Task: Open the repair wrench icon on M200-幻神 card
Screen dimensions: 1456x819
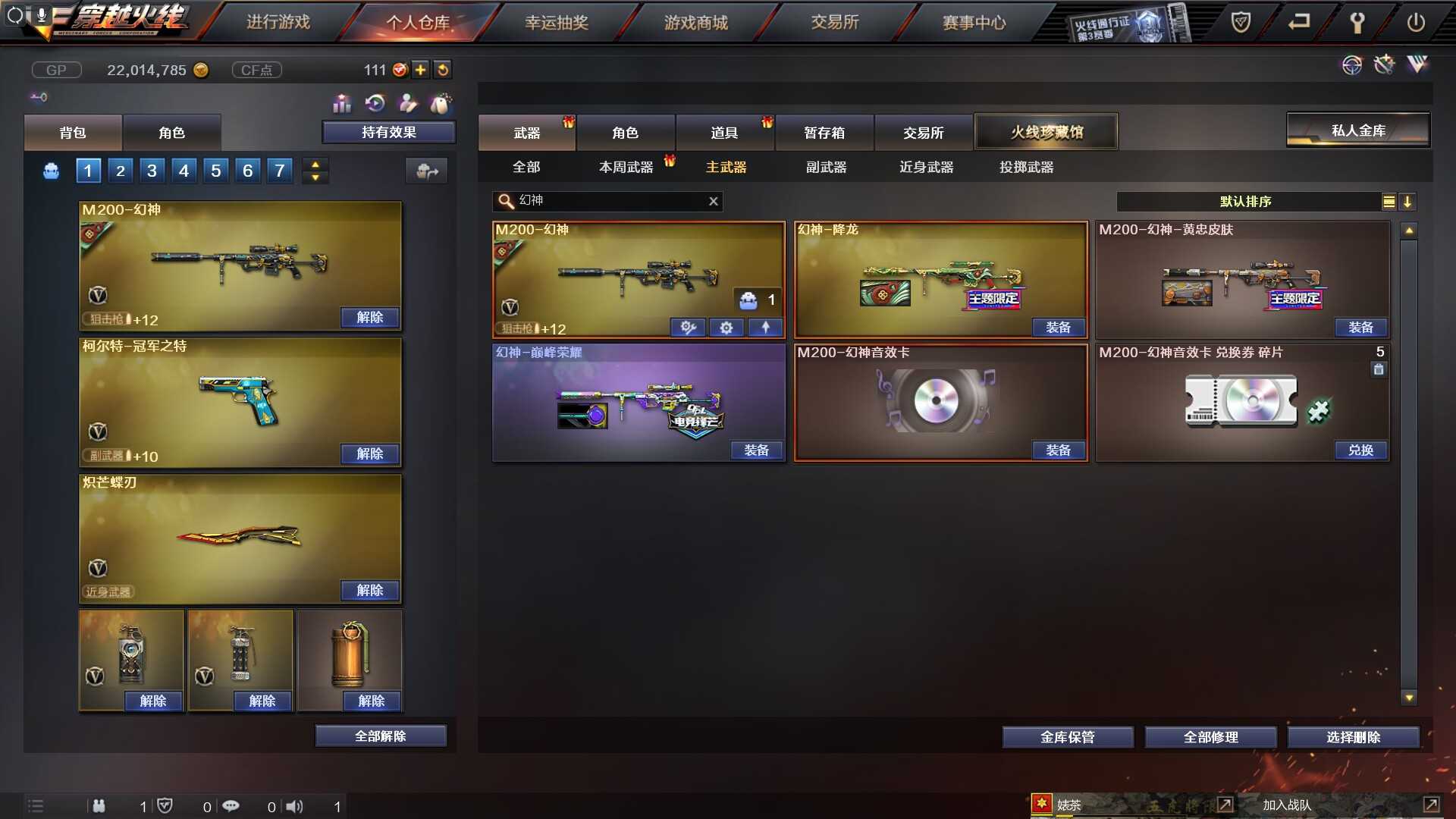Action: pyautogui.click(x=689, y=328)
